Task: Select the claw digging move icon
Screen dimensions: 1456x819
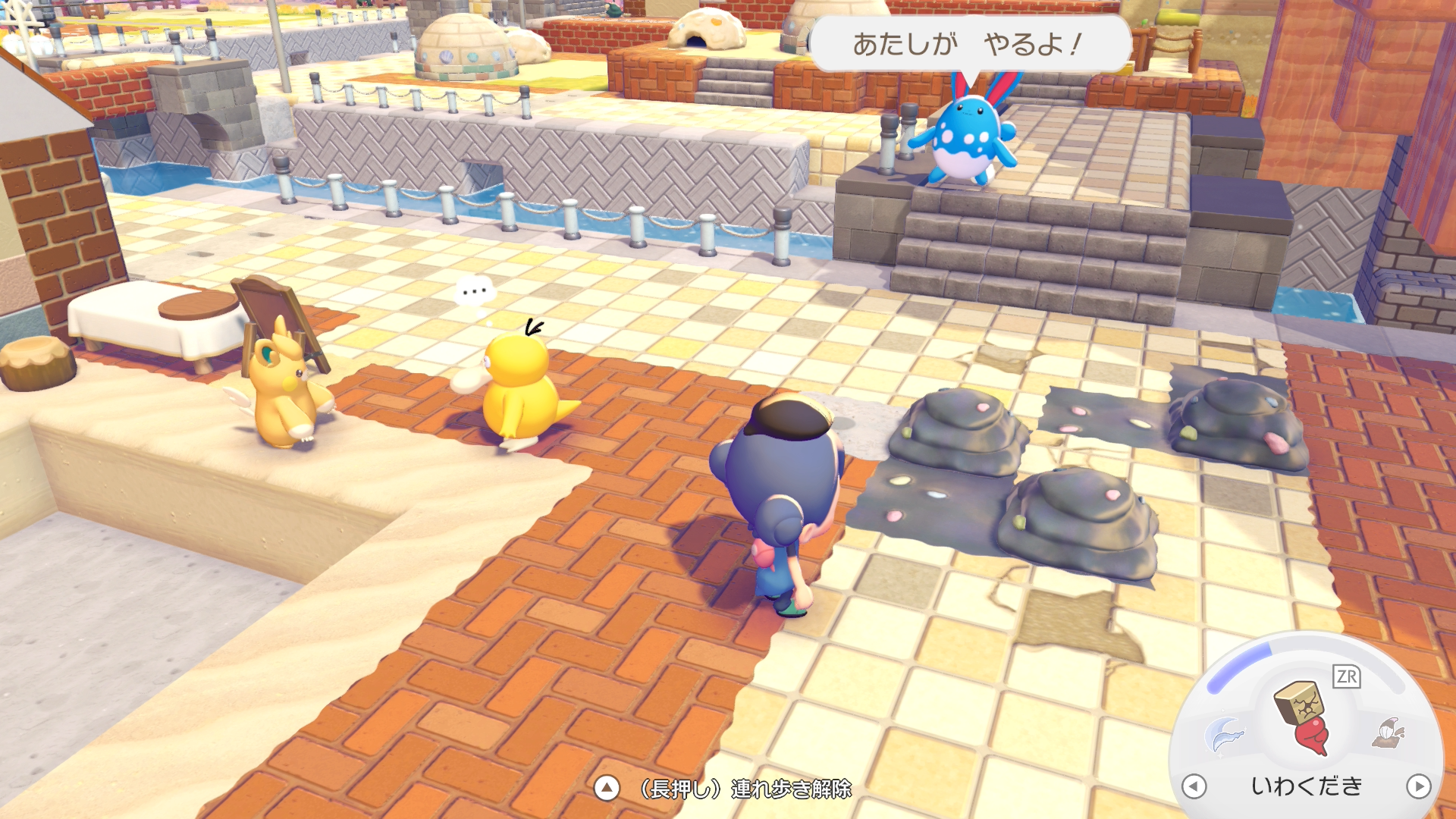Action: [x=1388, y=733]
